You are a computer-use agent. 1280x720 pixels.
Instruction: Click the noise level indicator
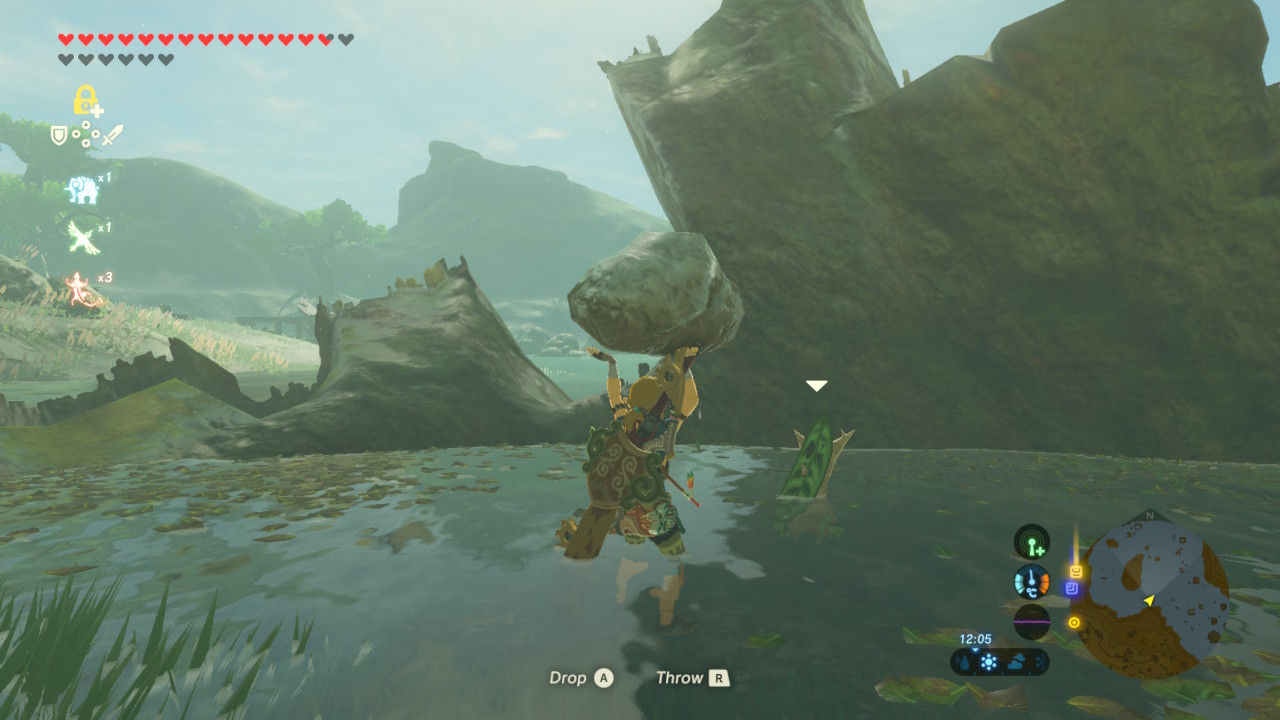click(x=1031, y=621)
